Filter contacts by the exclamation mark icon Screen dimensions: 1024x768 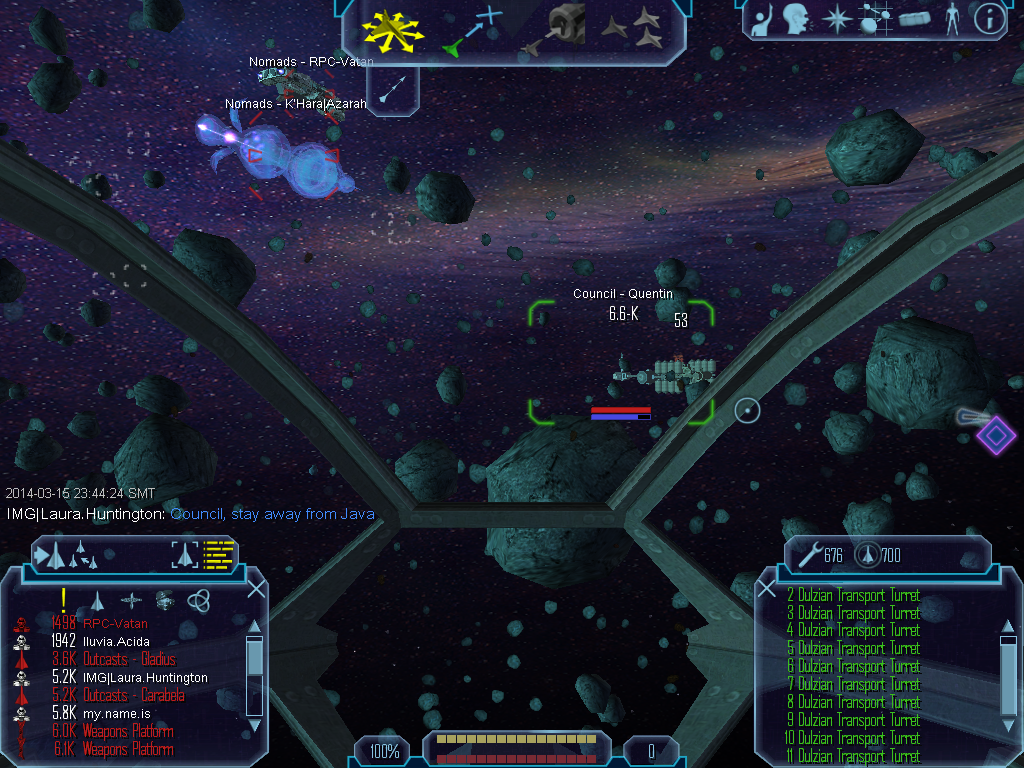pos(63,599)
